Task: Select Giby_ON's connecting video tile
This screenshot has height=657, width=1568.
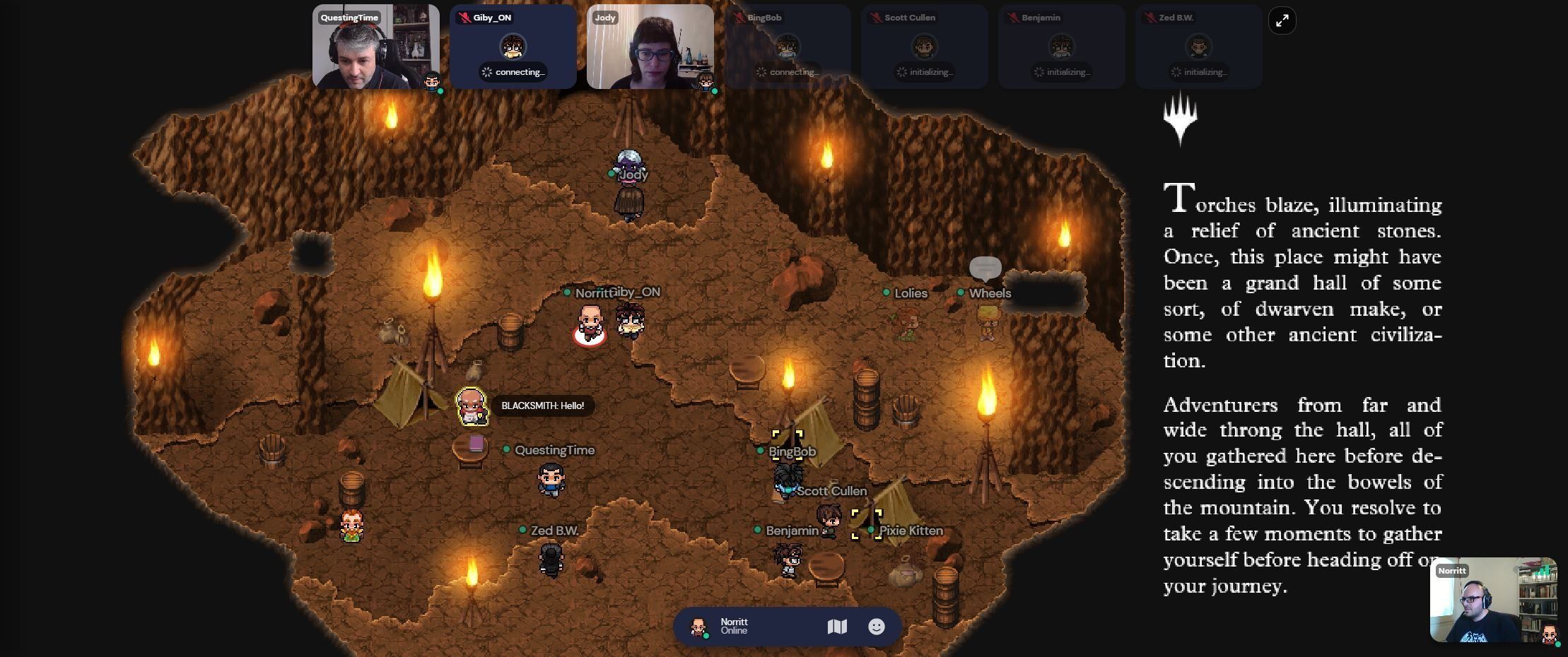Action: [513, 47]
